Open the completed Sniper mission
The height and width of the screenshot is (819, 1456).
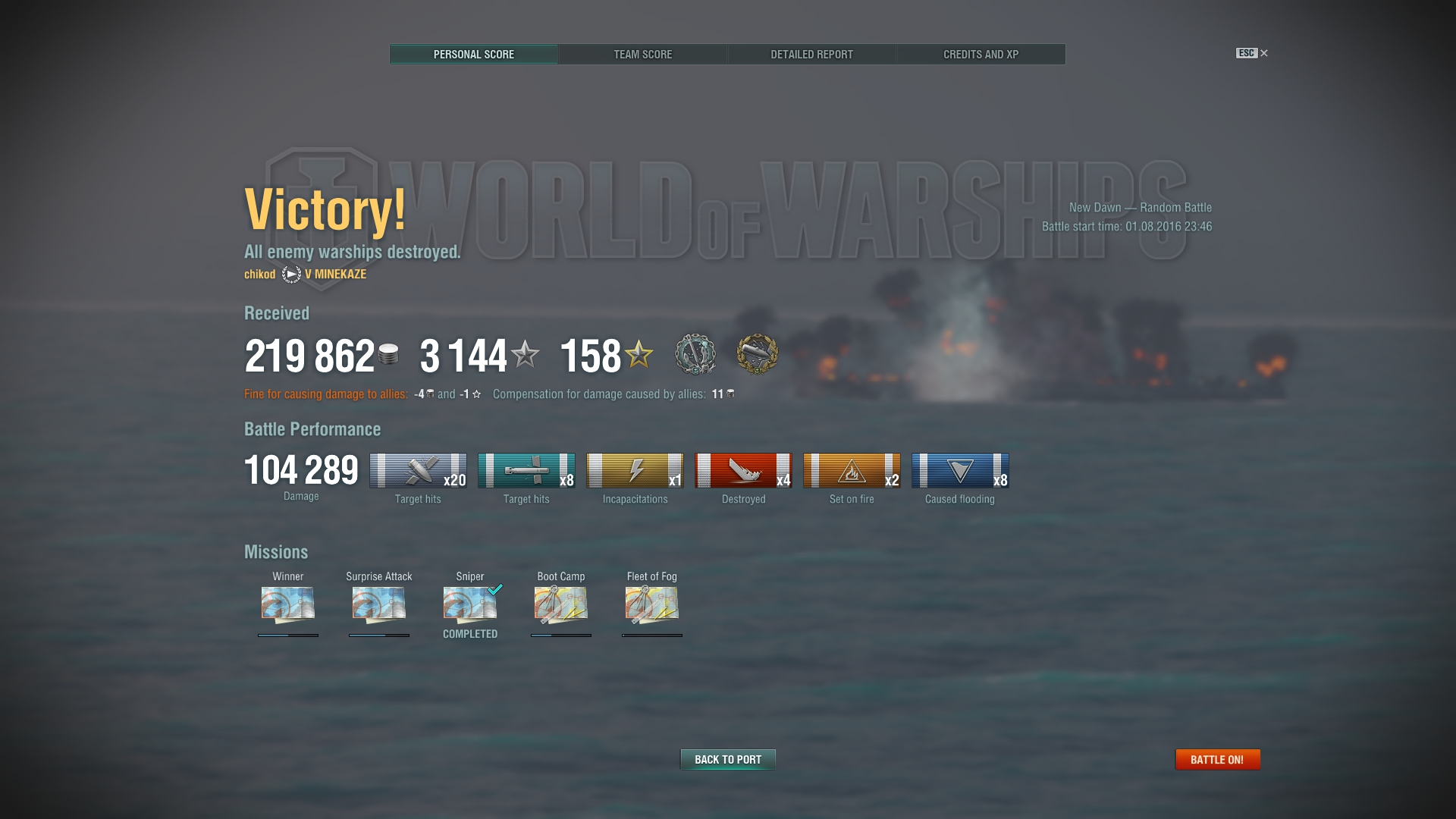[470, 604]
